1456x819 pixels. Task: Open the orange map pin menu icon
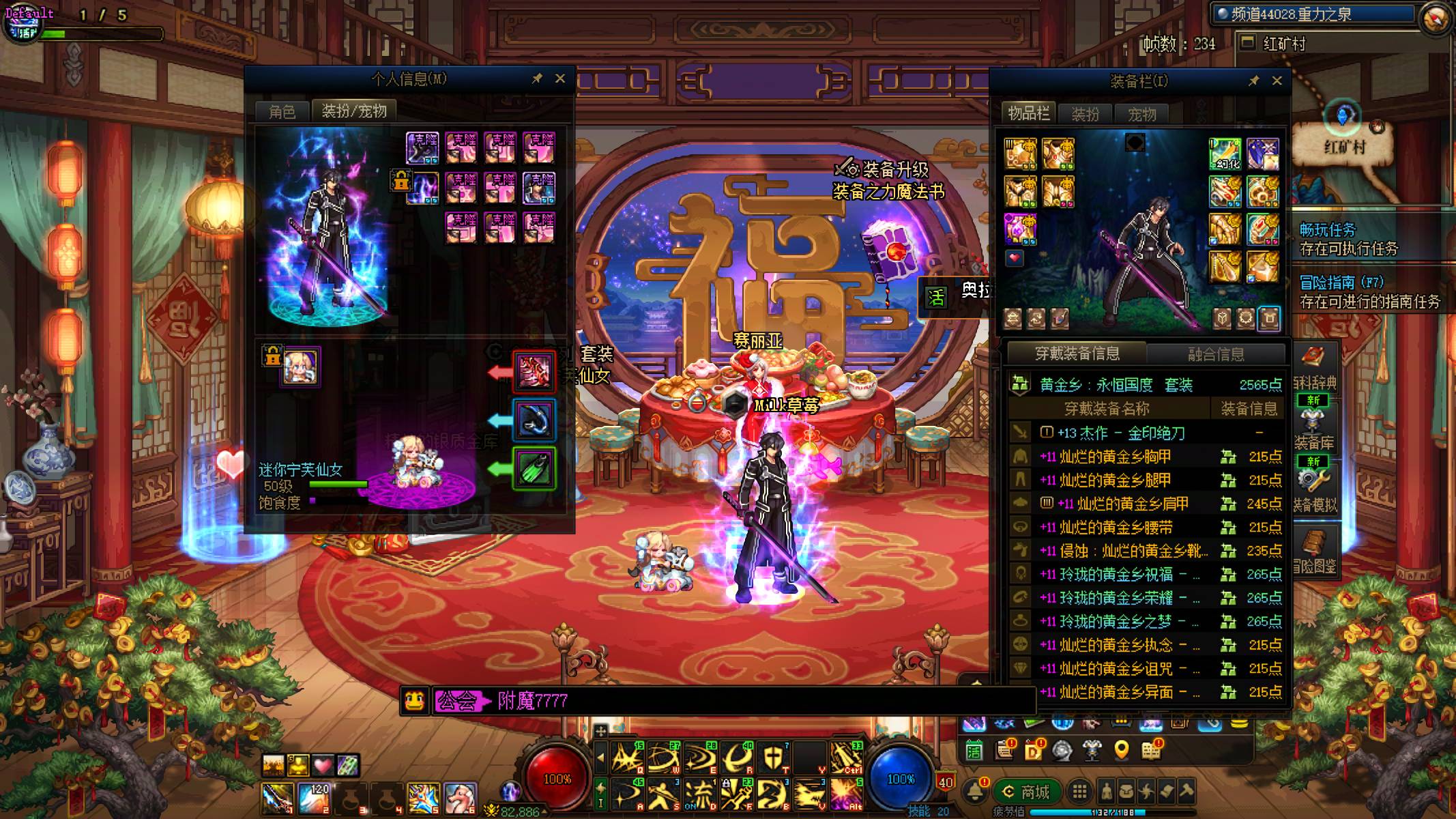[x=1121, y=751]
